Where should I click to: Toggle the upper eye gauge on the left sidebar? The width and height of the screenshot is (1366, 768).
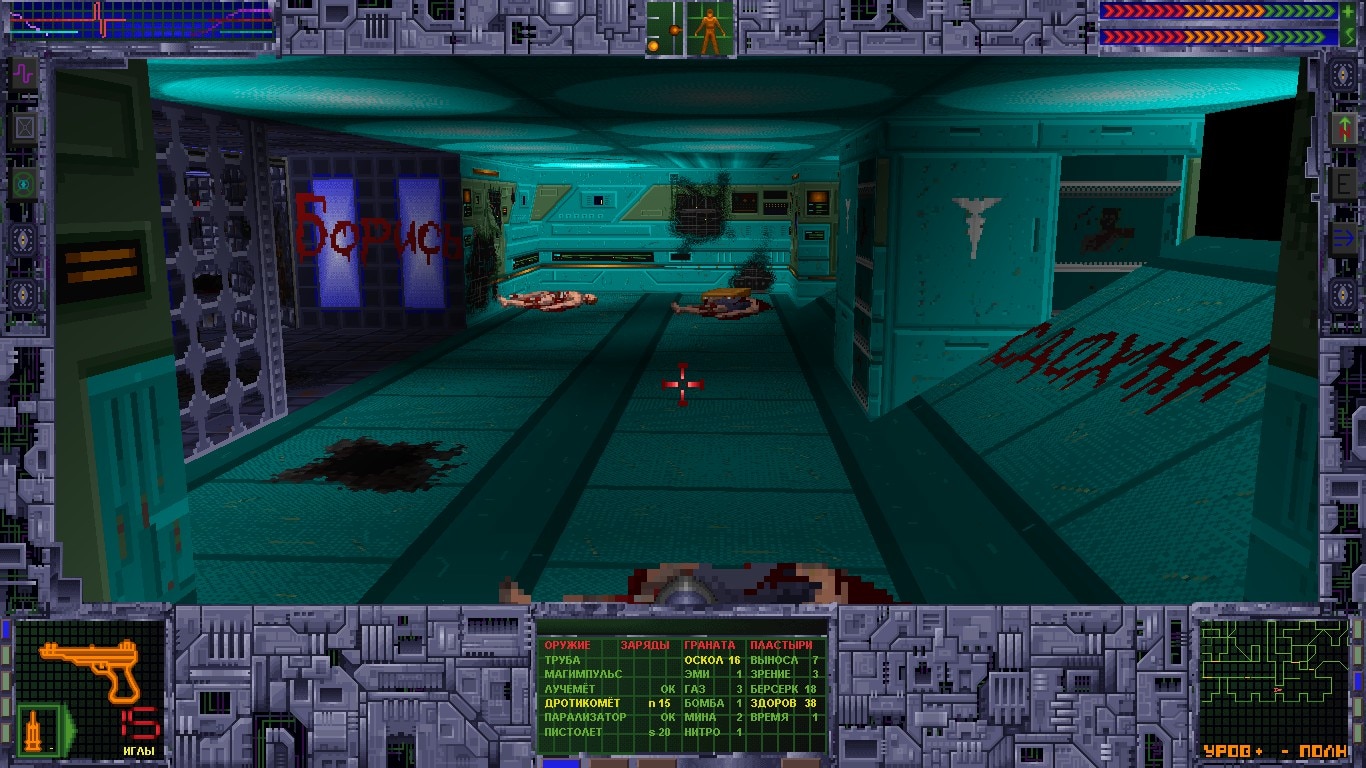22,238
